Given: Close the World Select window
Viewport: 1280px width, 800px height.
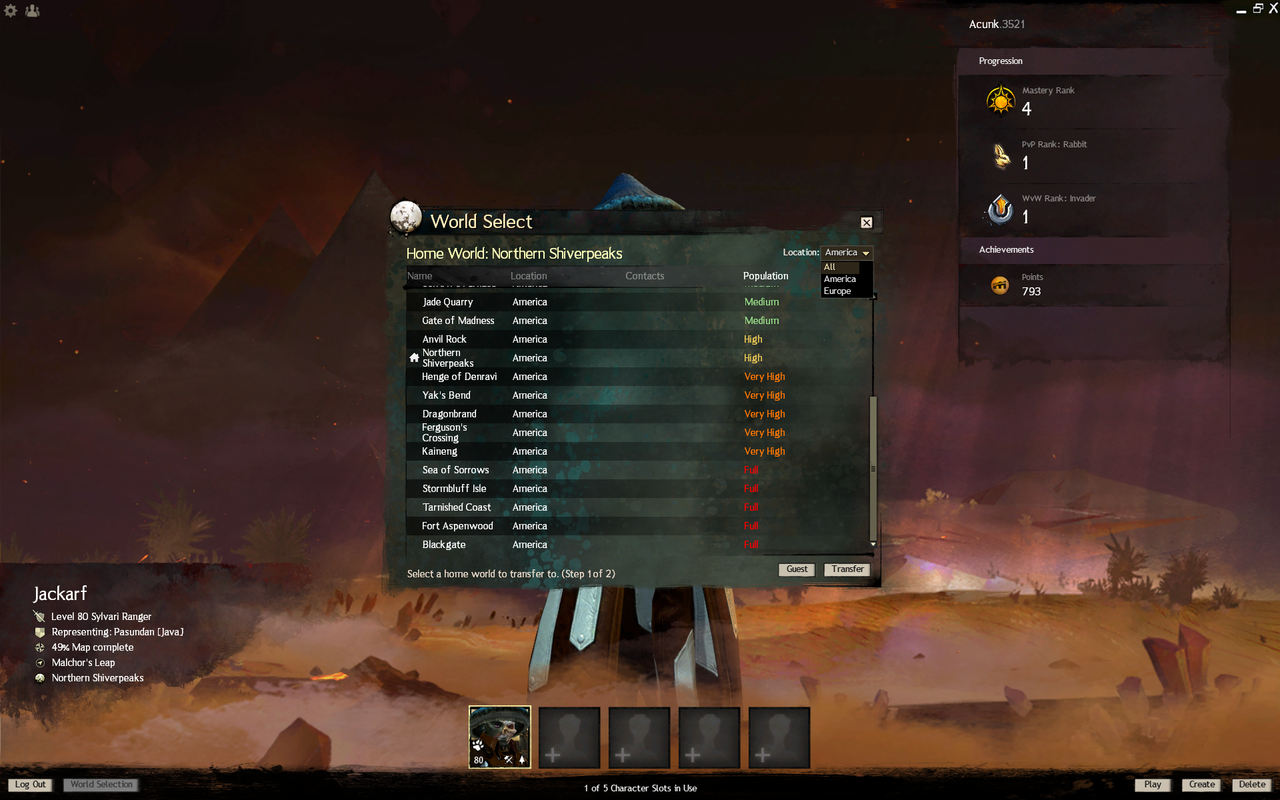Looking at the screenshot, I should click(x=866, y=223).
